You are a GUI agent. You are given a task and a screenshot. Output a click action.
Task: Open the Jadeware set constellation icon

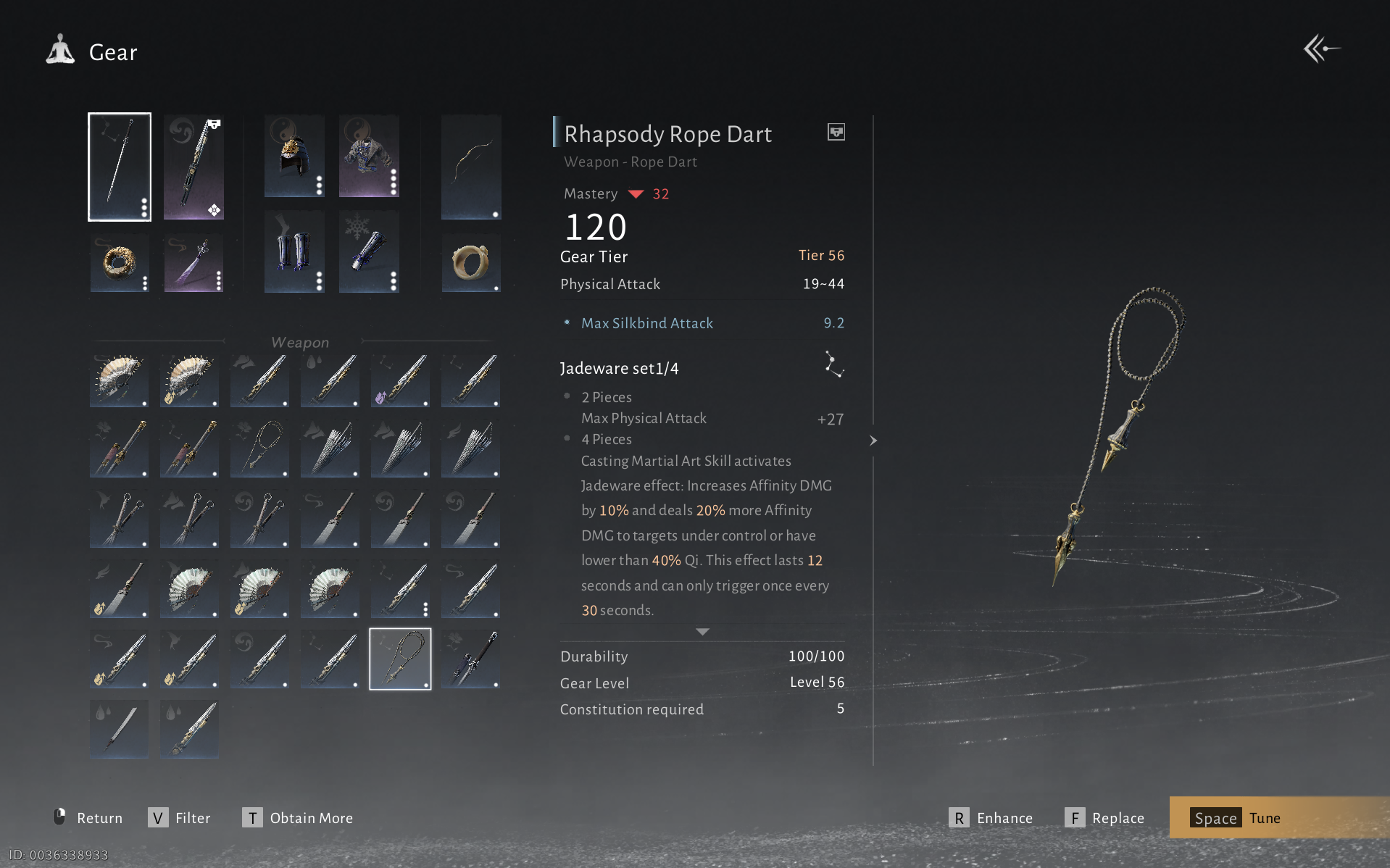pos(834,364)
